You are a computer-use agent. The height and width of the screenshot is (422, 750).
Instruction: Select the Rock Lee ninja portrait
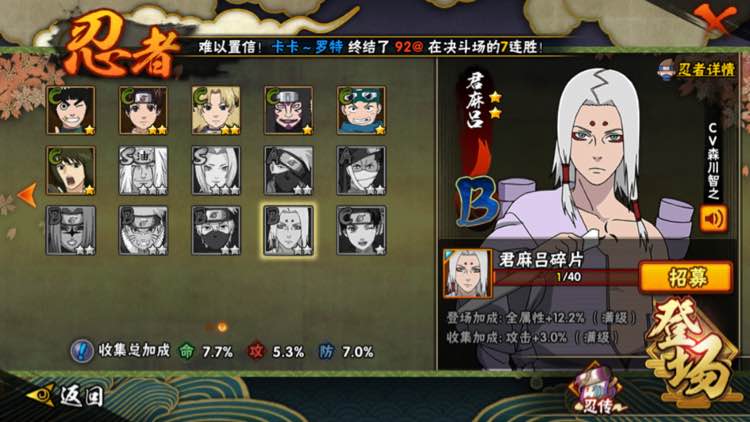click(71, 111)
